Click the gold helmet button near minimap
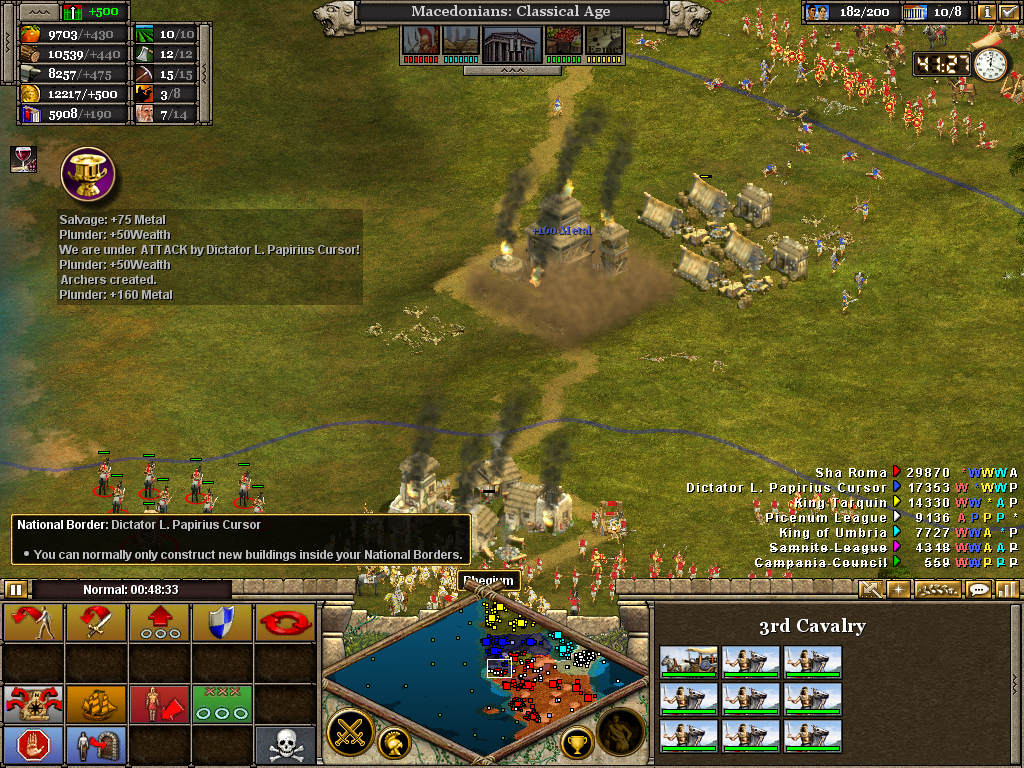 point(394,742)
